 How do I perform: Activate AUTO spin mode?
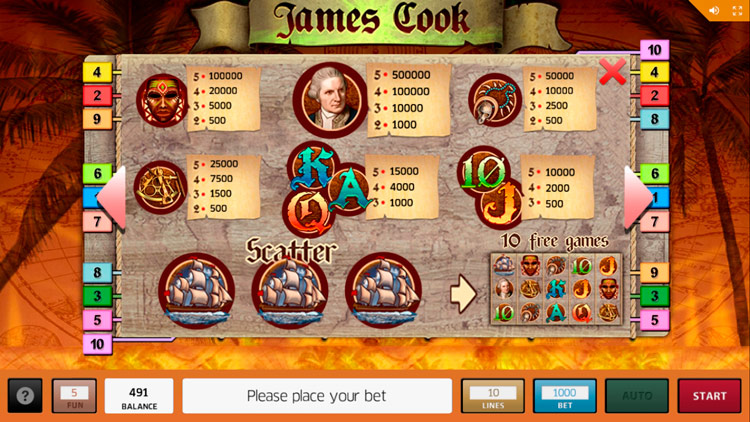(x=636, y=396)
